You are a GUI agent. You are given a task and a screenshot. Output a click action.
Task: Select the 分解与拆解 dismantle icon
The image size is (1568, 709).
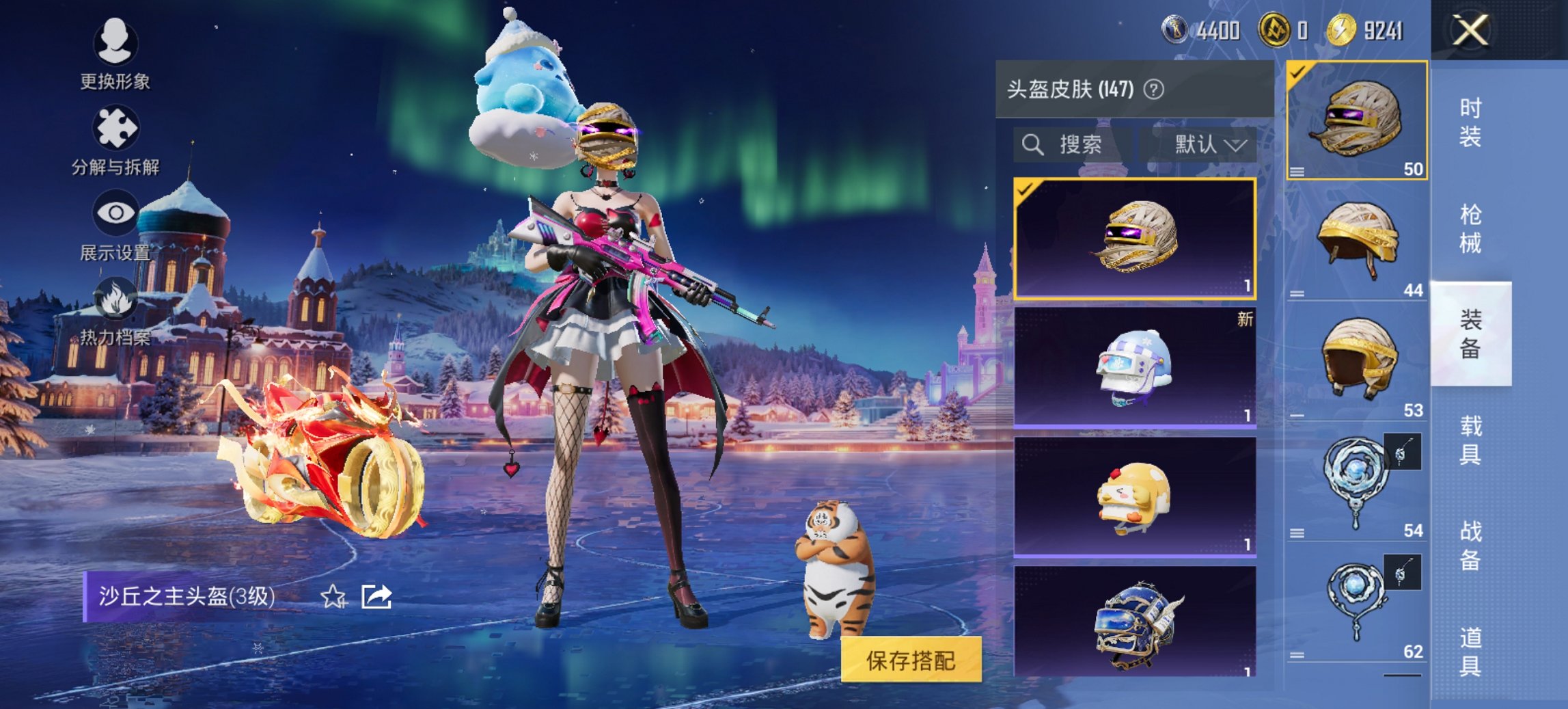tap(115, 126)
